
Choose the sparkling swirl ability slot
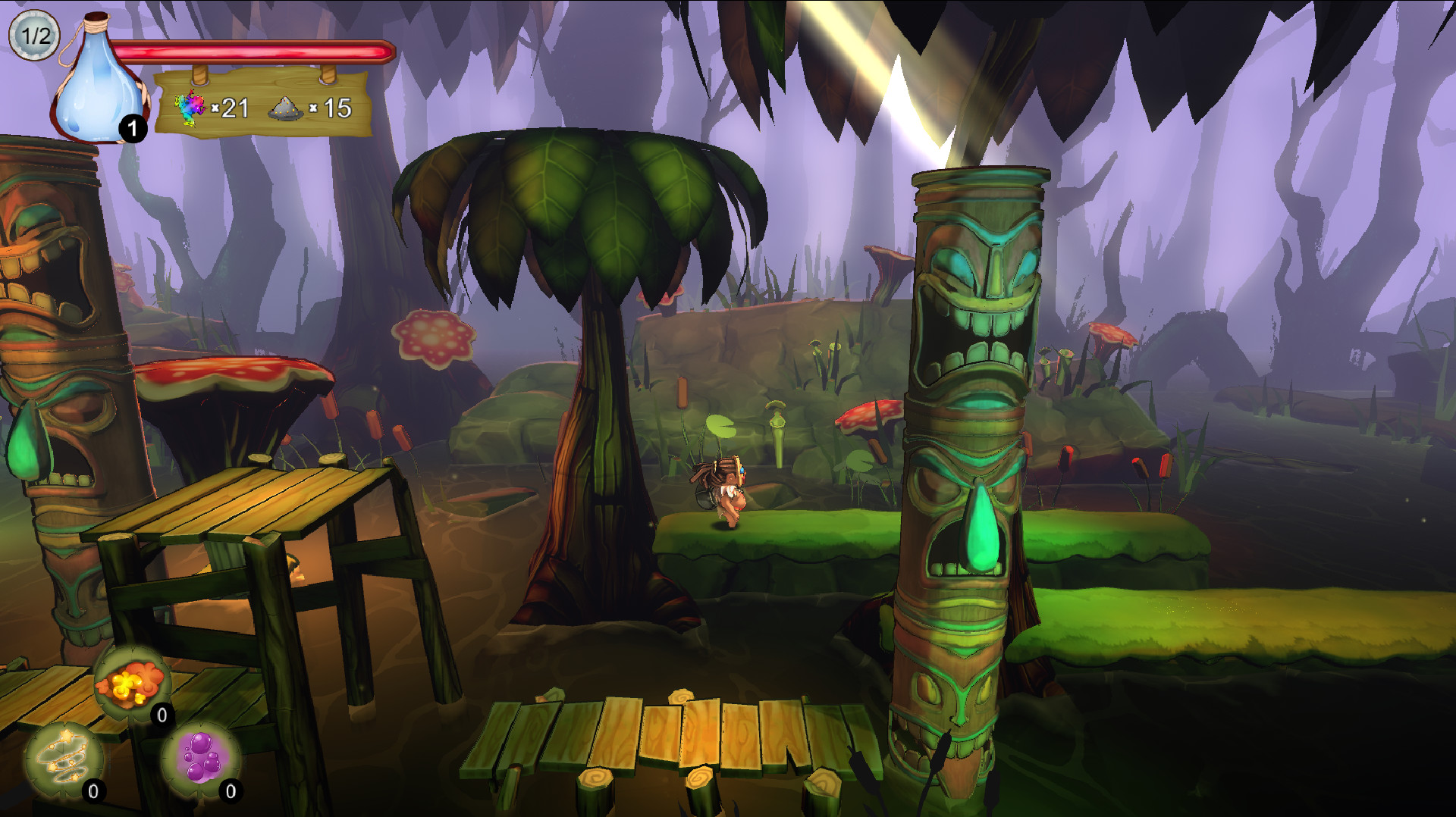click(64, 759)
